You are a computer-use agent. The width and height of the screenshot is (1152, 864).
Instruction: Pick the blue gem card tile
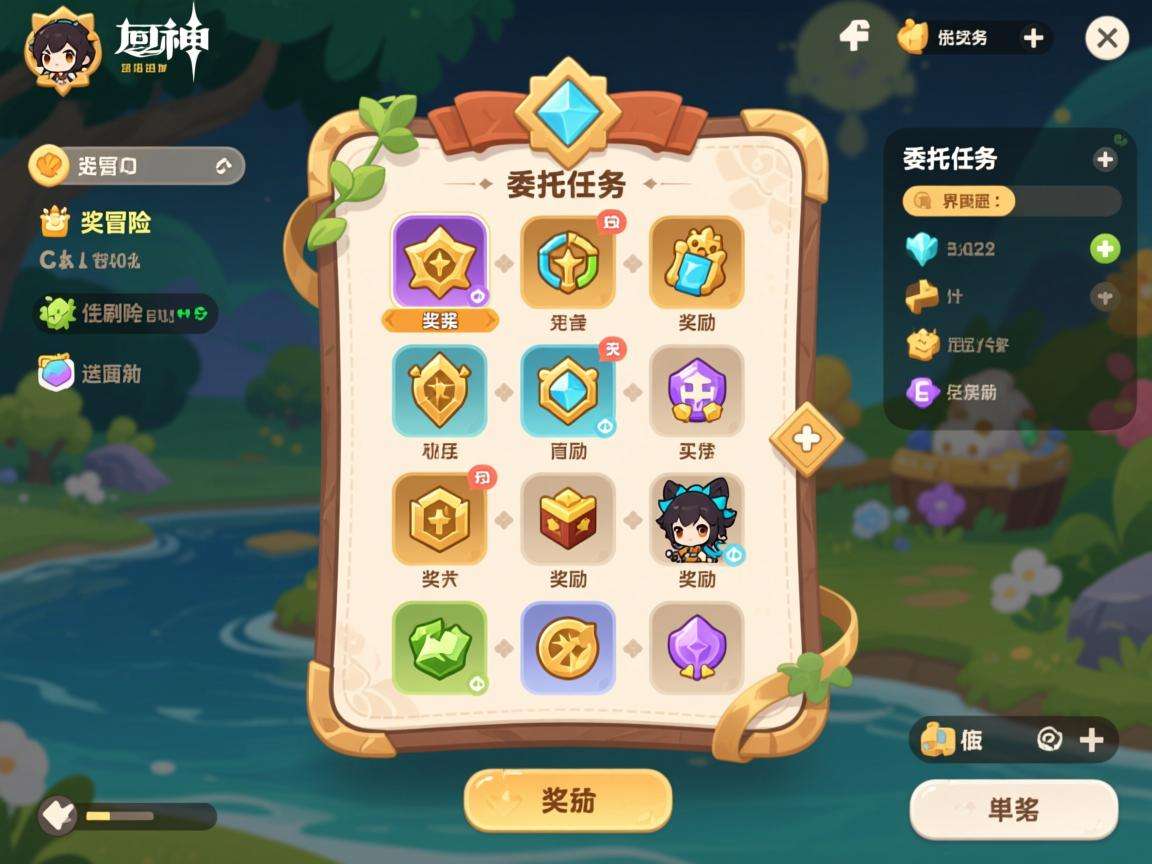point(697,263)
